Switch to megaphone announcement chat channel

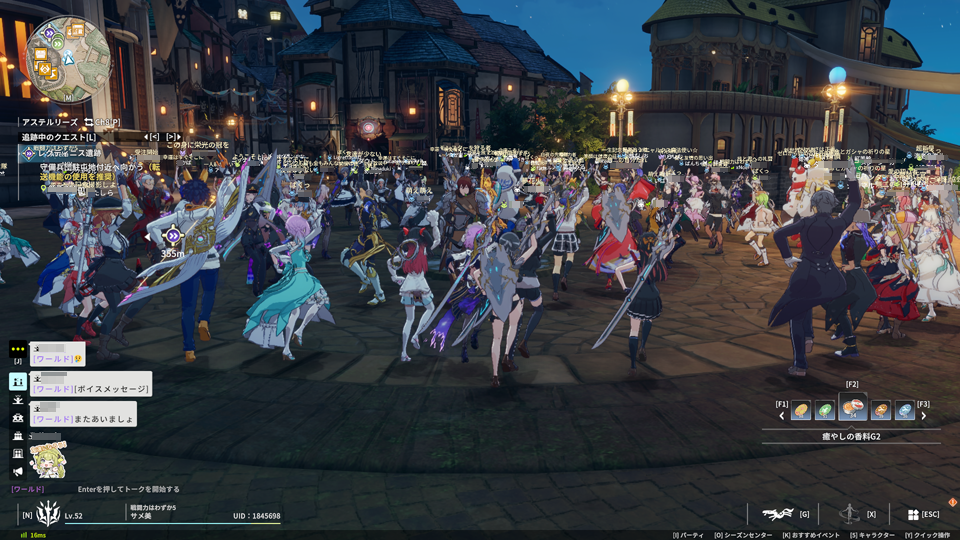tap(18, 470)
